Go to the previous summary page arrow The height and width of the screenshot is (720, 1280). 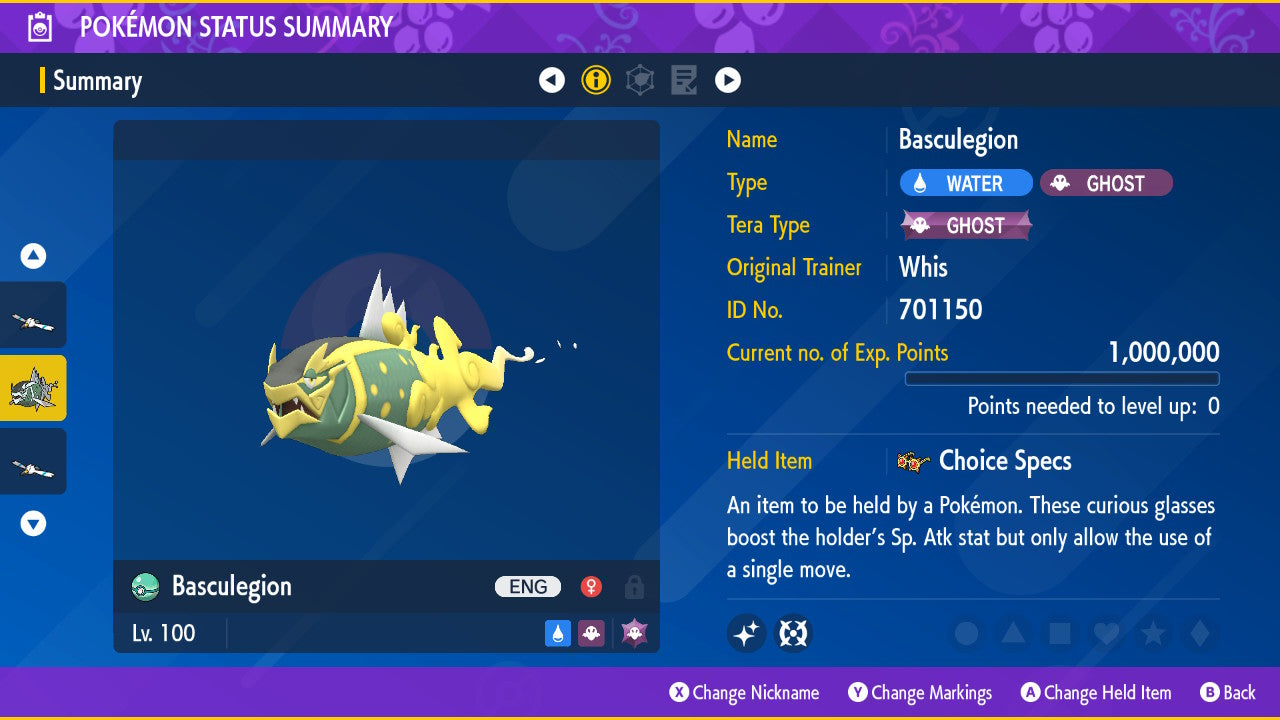[x=552, y=80]
